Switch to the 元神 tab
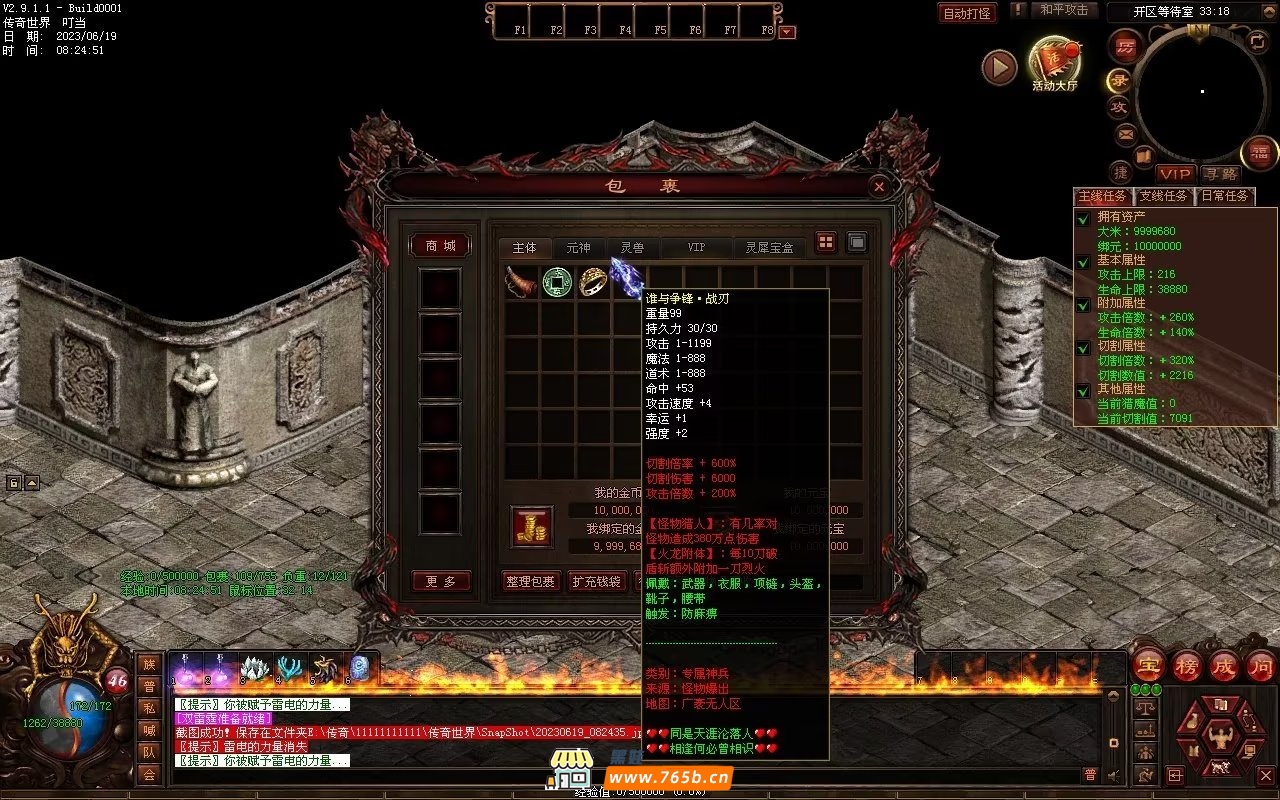 578,248
